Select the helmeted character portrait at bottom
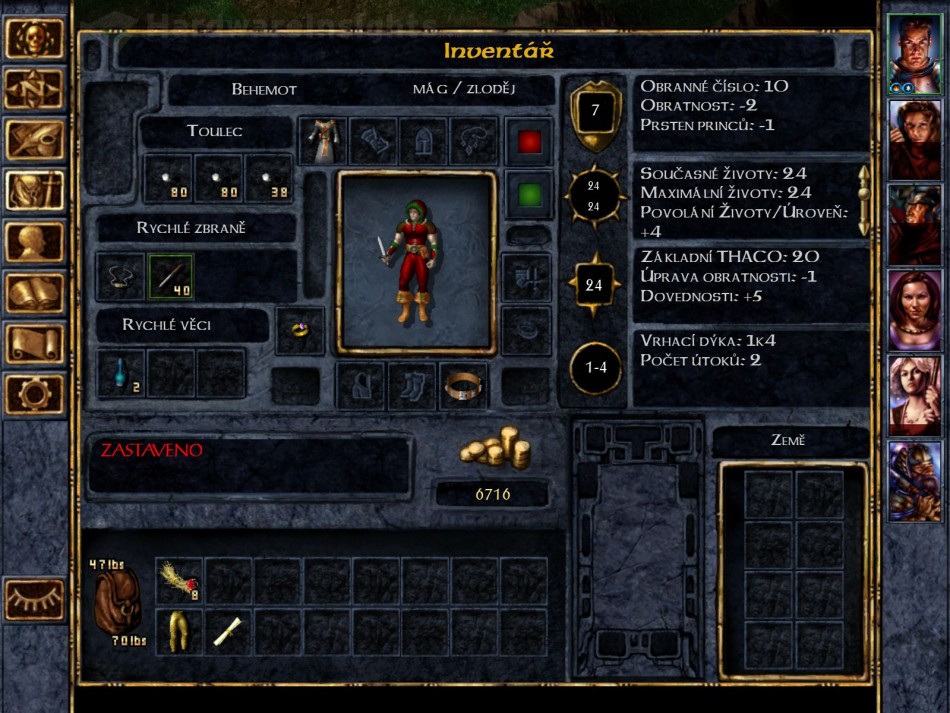The height and width of the screenshot is (713, 950). pos(914,481)
